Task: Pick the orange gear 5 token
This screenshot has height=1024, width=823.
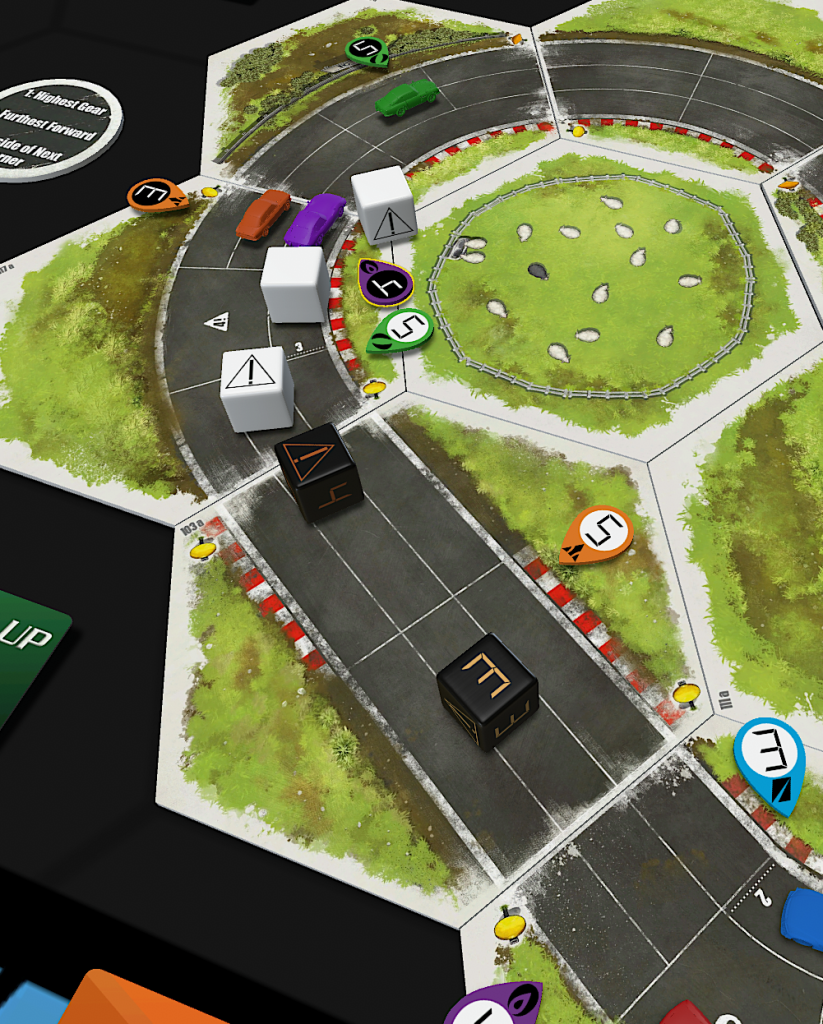Action: [597, 534]
